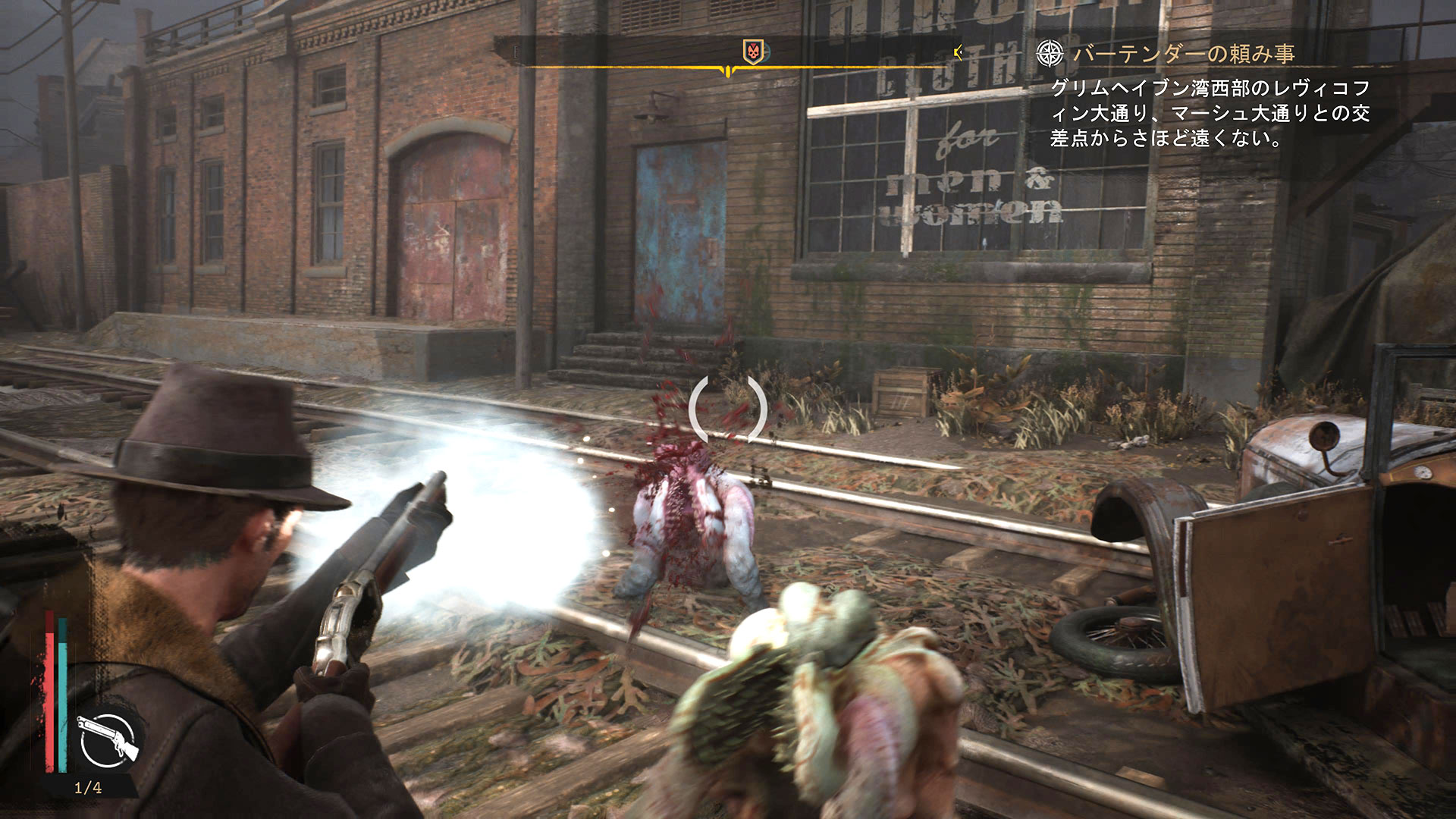Image resolution: width=1456 pixels, height=819 pixels.
Task: Open the バーテンダーの頼み事 quest tracker
Action: point(1183,54)
